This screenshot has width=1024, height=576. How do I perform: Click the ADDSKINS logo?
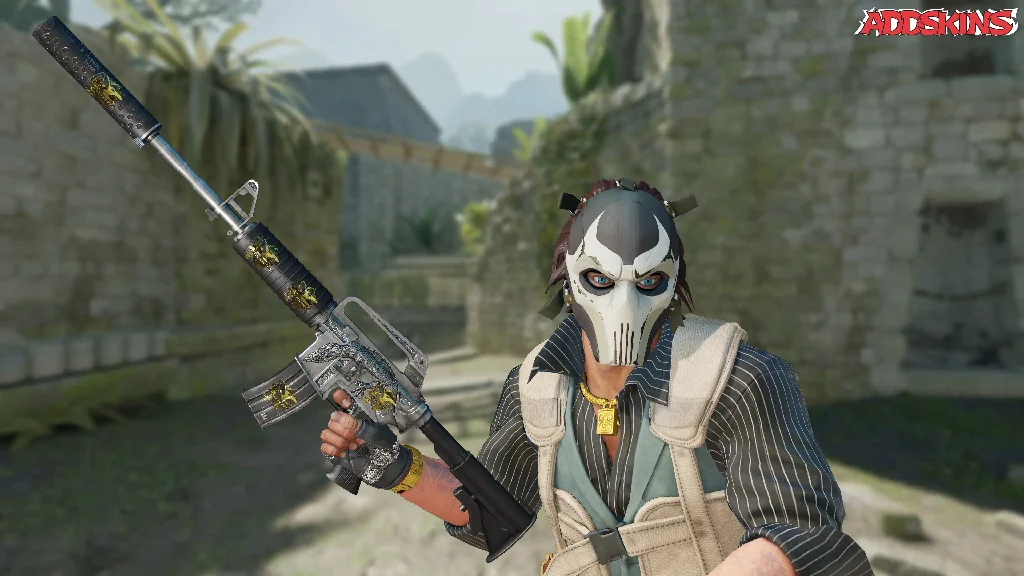pyautogui.click(x=935, y=23)
